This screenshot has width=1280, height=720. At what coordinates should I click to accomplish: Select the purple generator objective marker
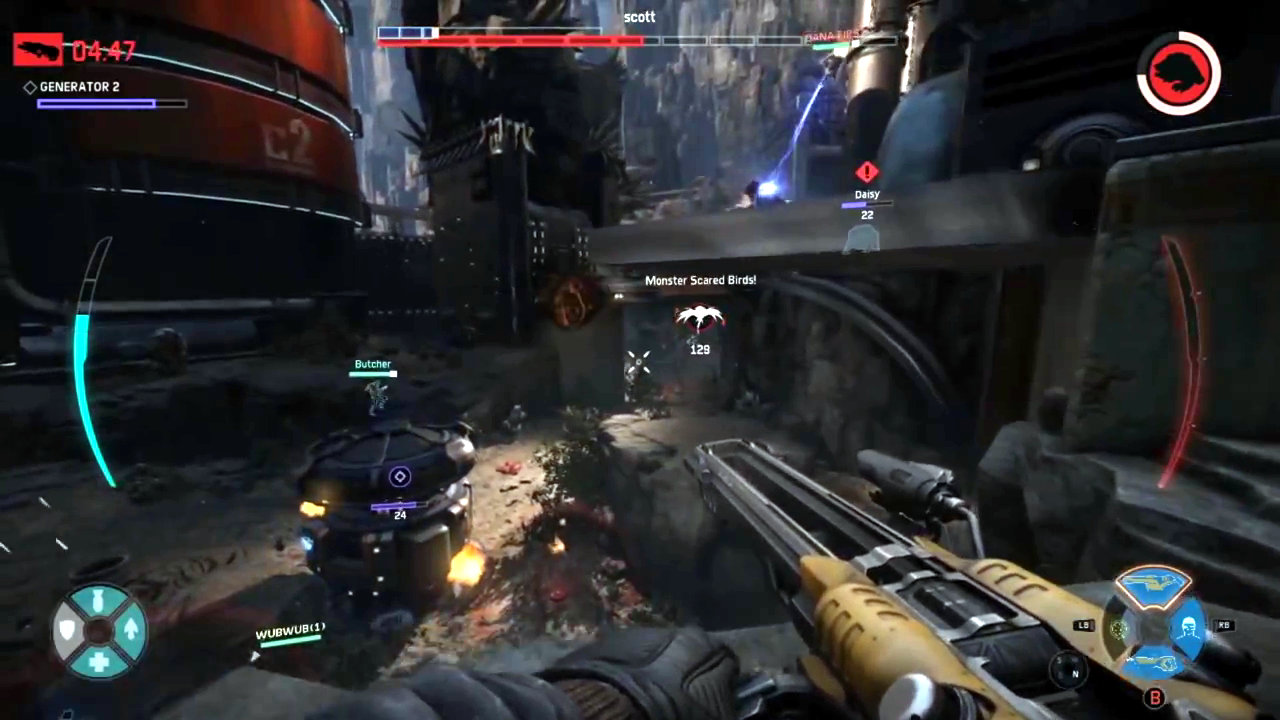(400, 477)
